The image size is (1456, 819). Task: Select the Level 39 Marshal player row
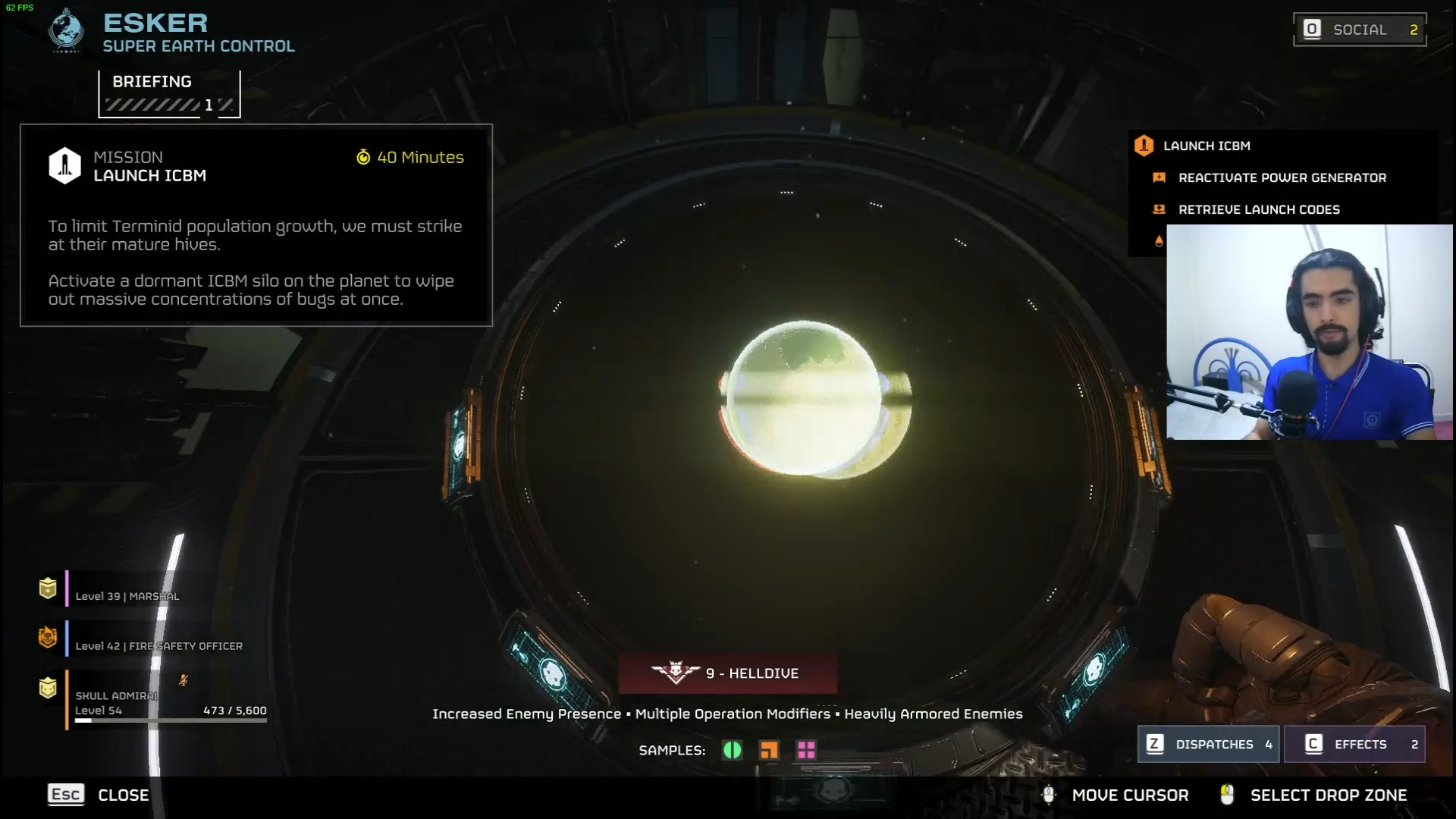pos(127,596)
